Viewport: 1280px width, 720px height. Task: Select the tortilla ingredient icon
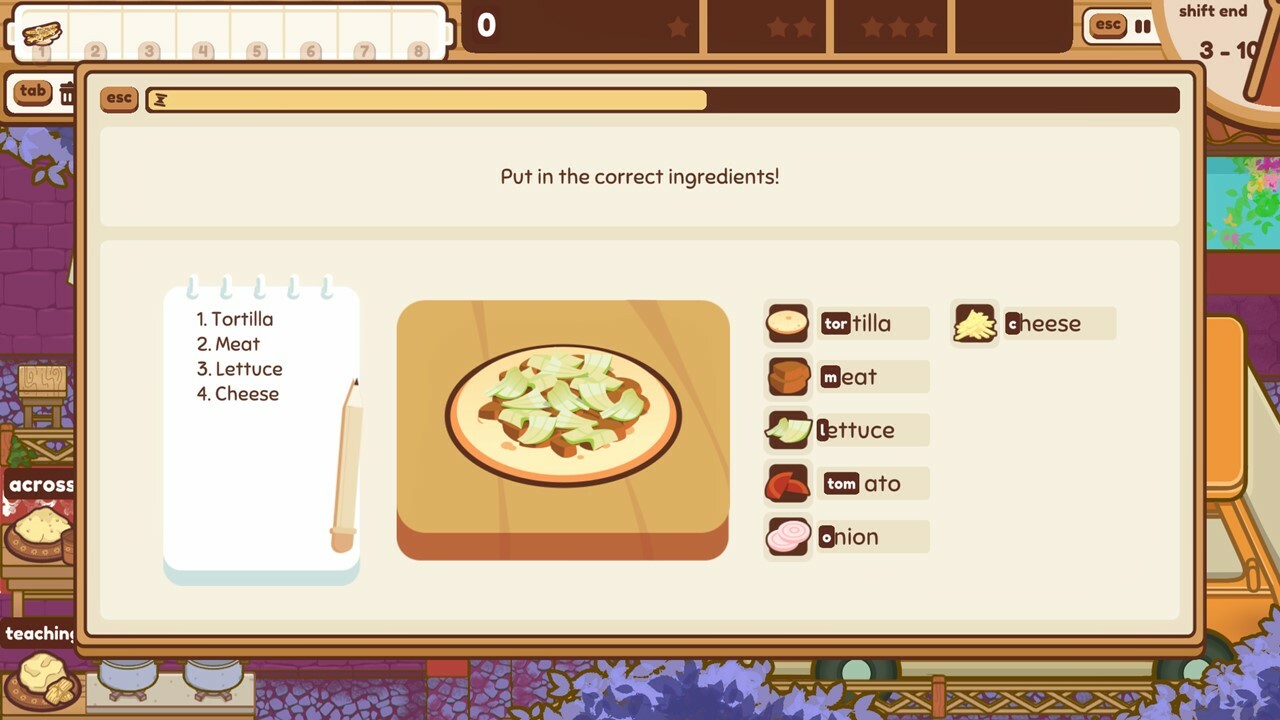point(787,323)
